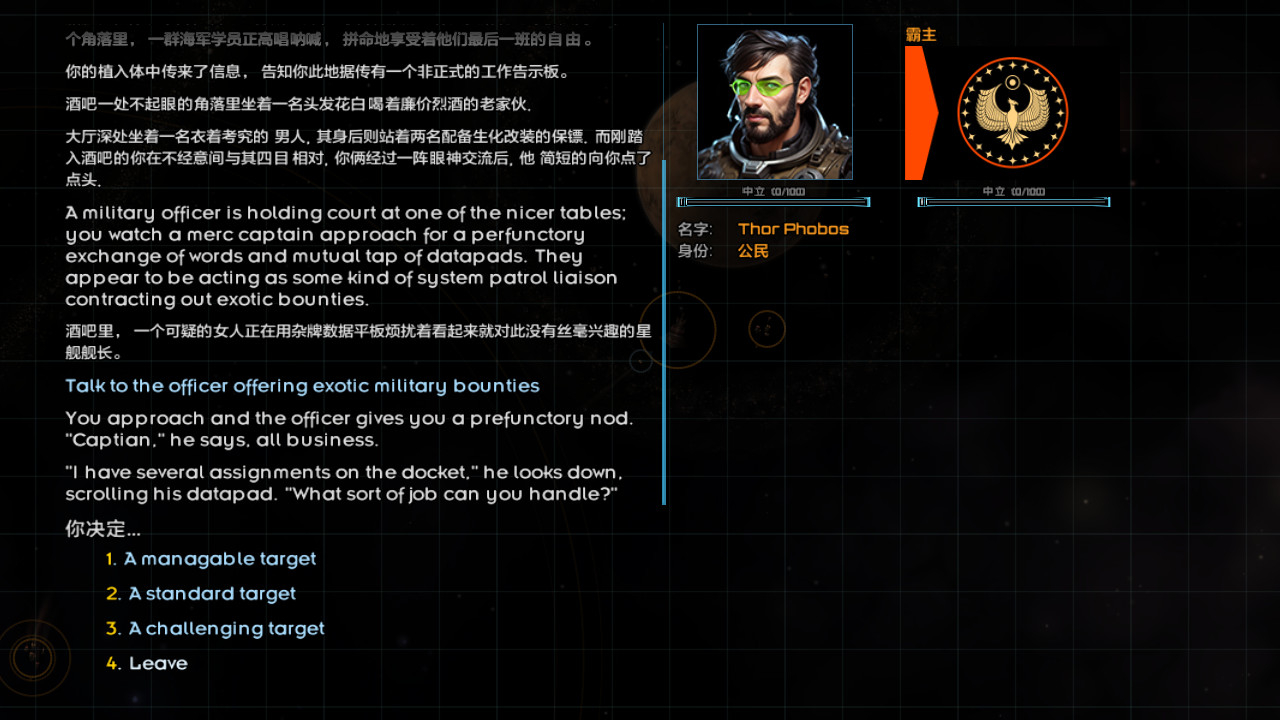Click the 你决定... decision prompt
This screenshot has width=1280, height=720.
click(x=102, y=529)
